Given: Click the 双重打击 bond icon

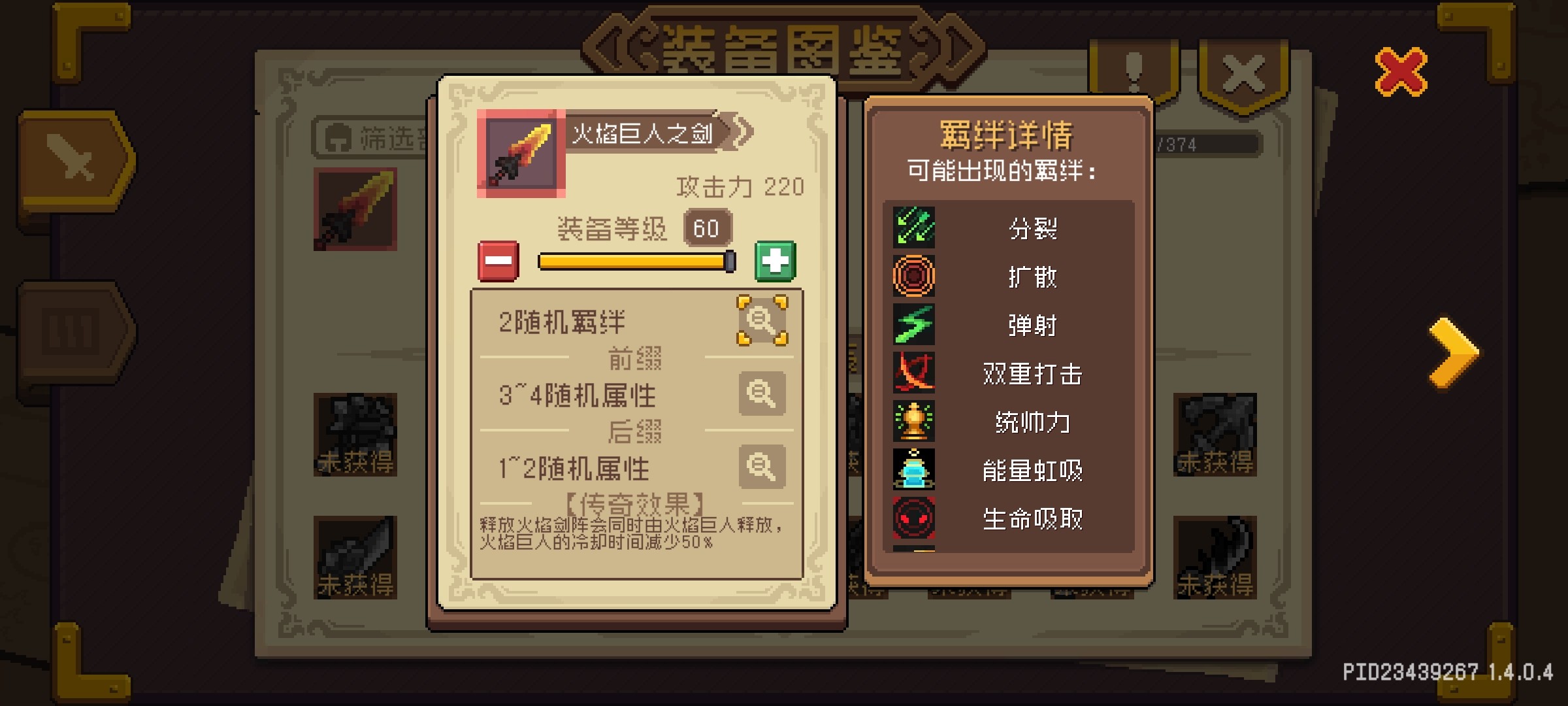Looking at the screenshot, I should tap(913, 373).
